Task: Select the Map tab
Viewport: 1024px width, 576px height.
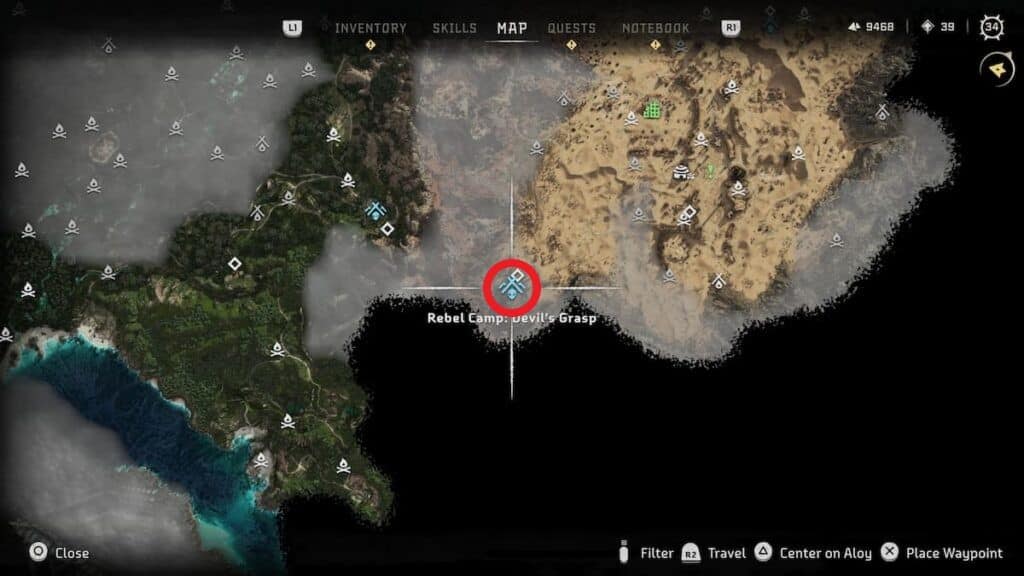Action: [512, 28]
